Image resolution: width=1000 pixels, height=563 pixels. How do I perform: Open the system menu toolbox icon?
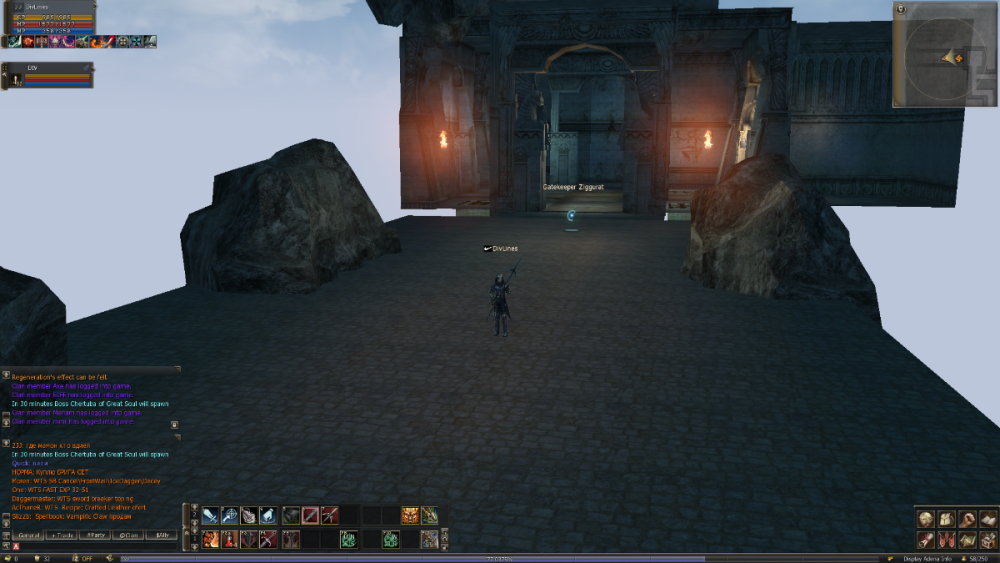pyautogui.click(x=988, y=540)
